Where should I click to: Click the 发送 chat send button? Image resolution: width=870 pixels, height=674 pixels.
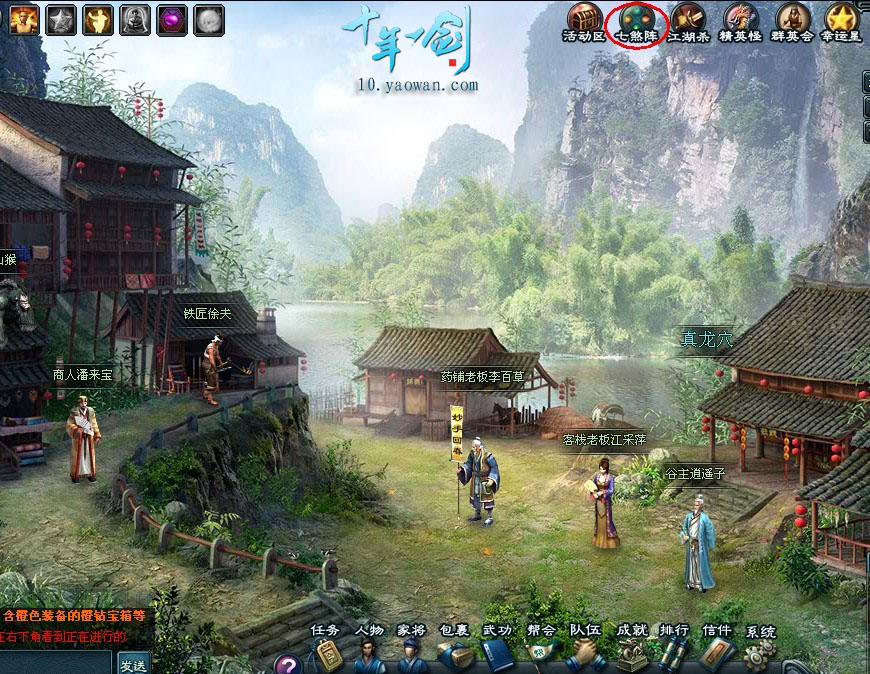point(133,664)
